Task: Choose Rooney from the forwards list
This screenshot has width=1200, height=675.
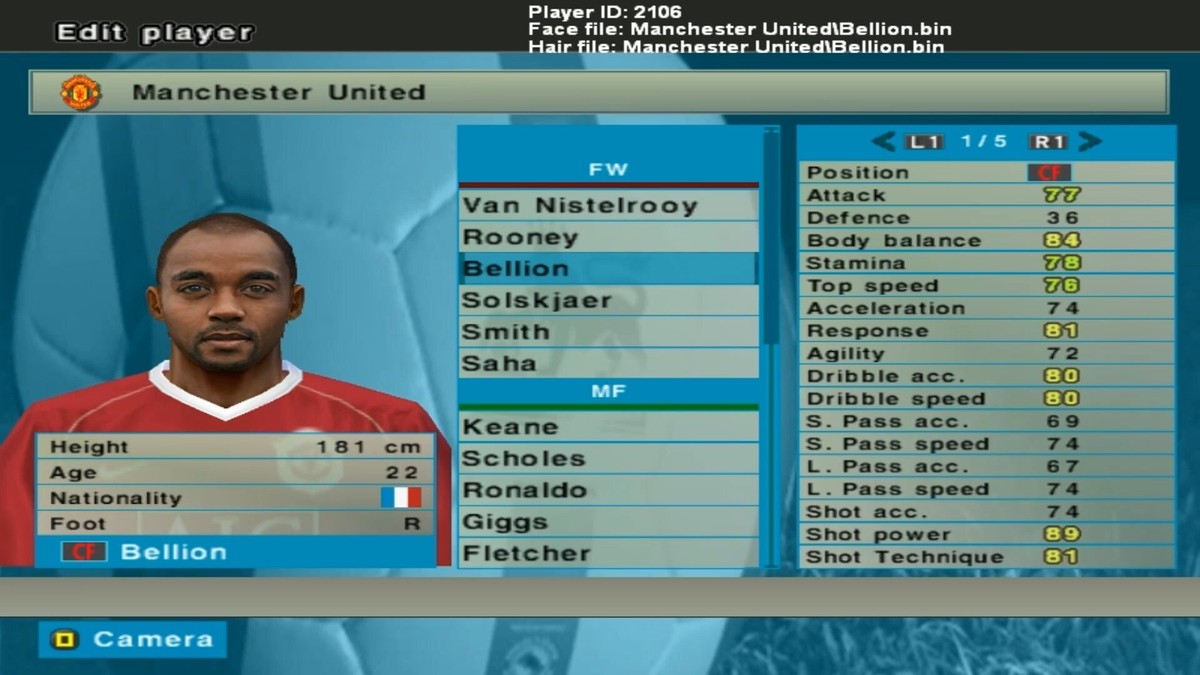Action: point(608,238)
